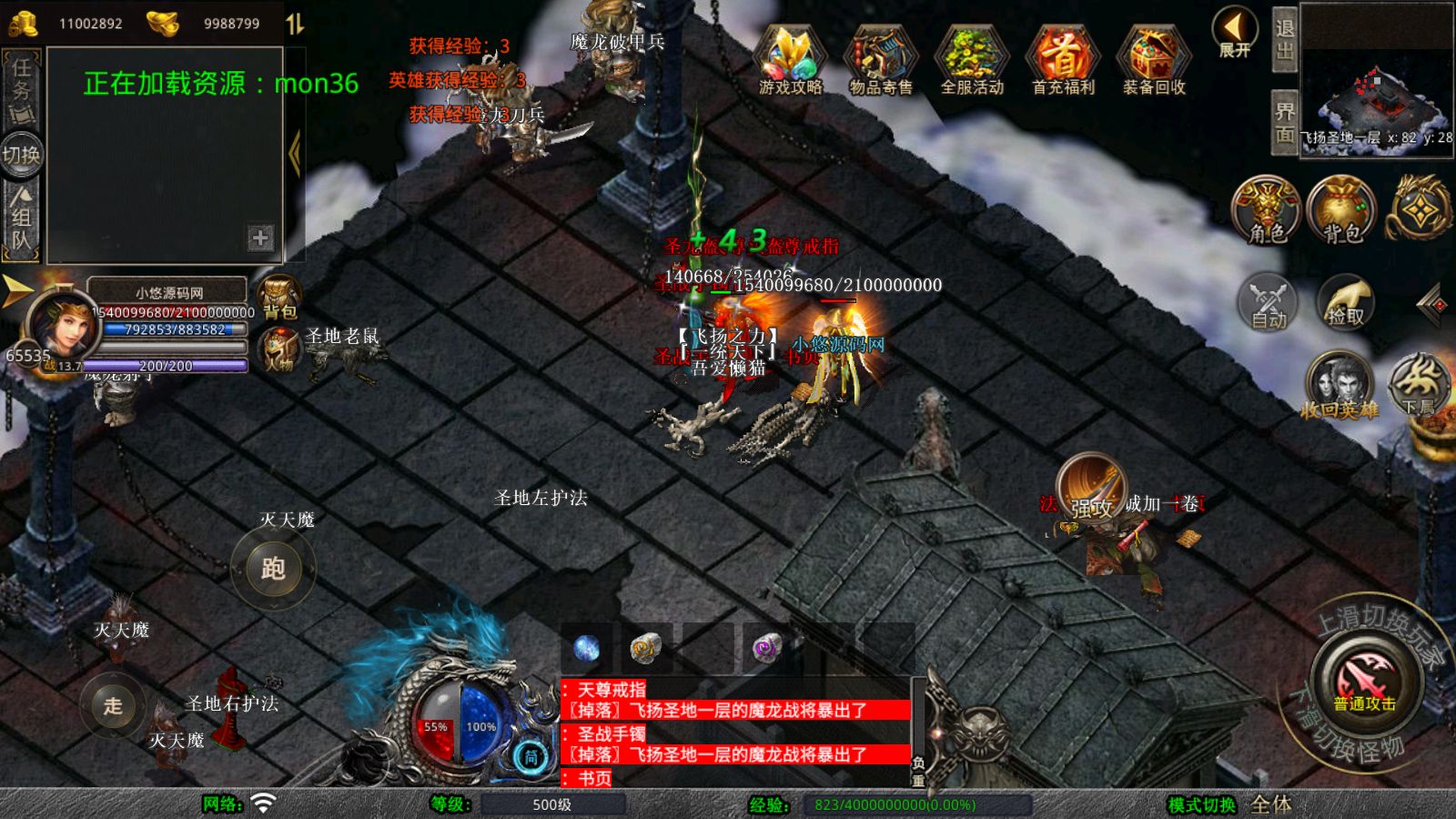Switch to the 任务 quest tab
1456x819 pixels.
[22, 89]
